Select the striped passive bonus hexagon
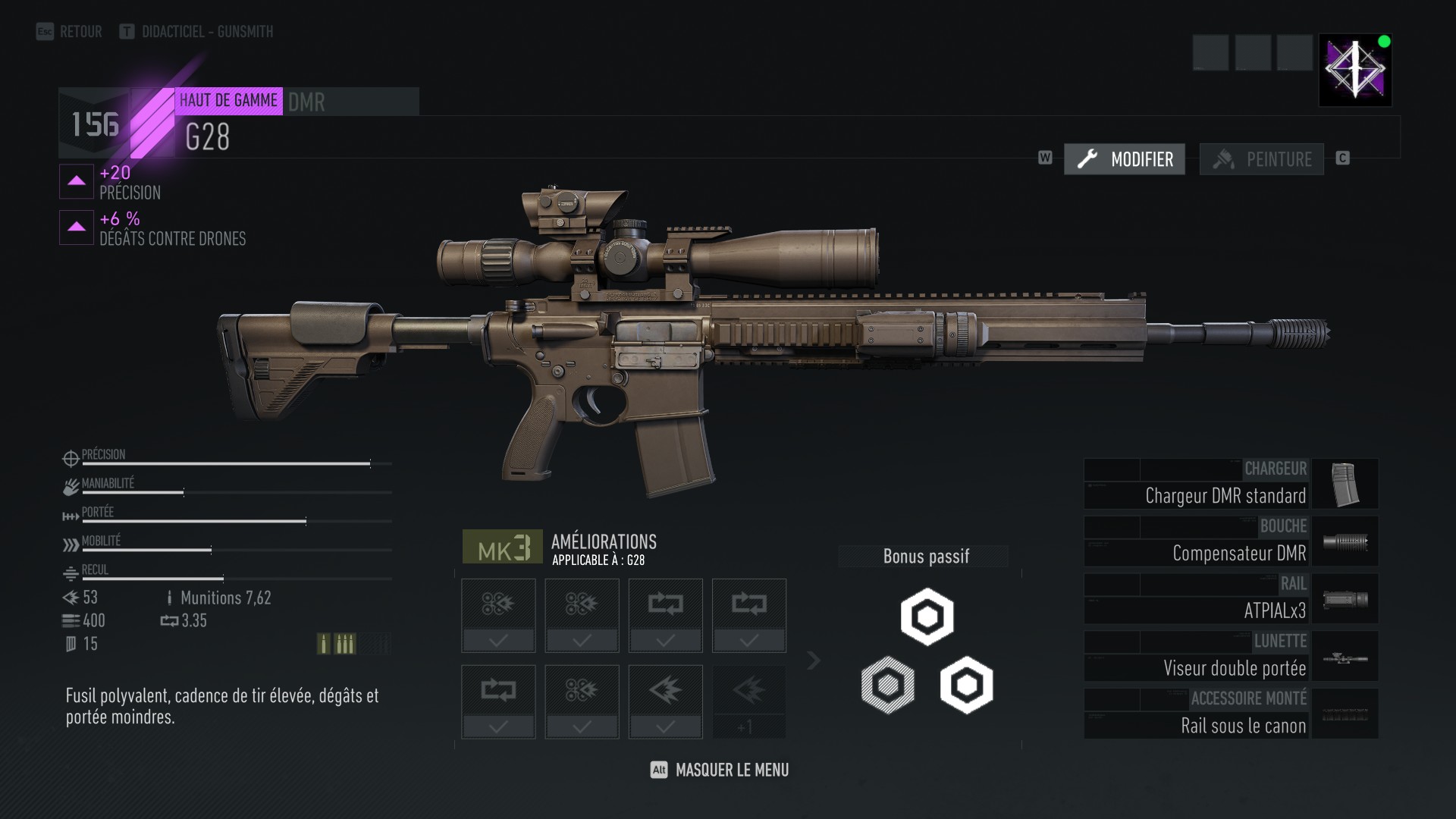Screen dimensions: 1456x819 click(x=888, y=685)
